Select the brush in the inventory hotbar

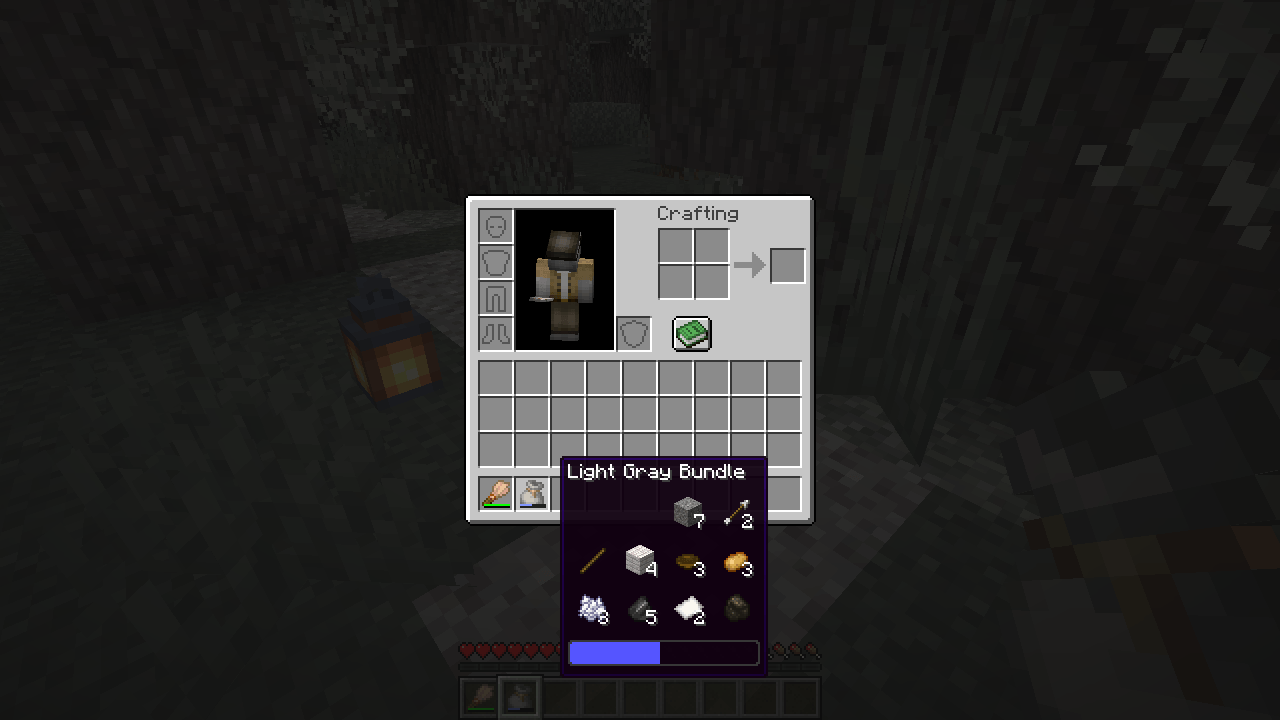(497, 493)
